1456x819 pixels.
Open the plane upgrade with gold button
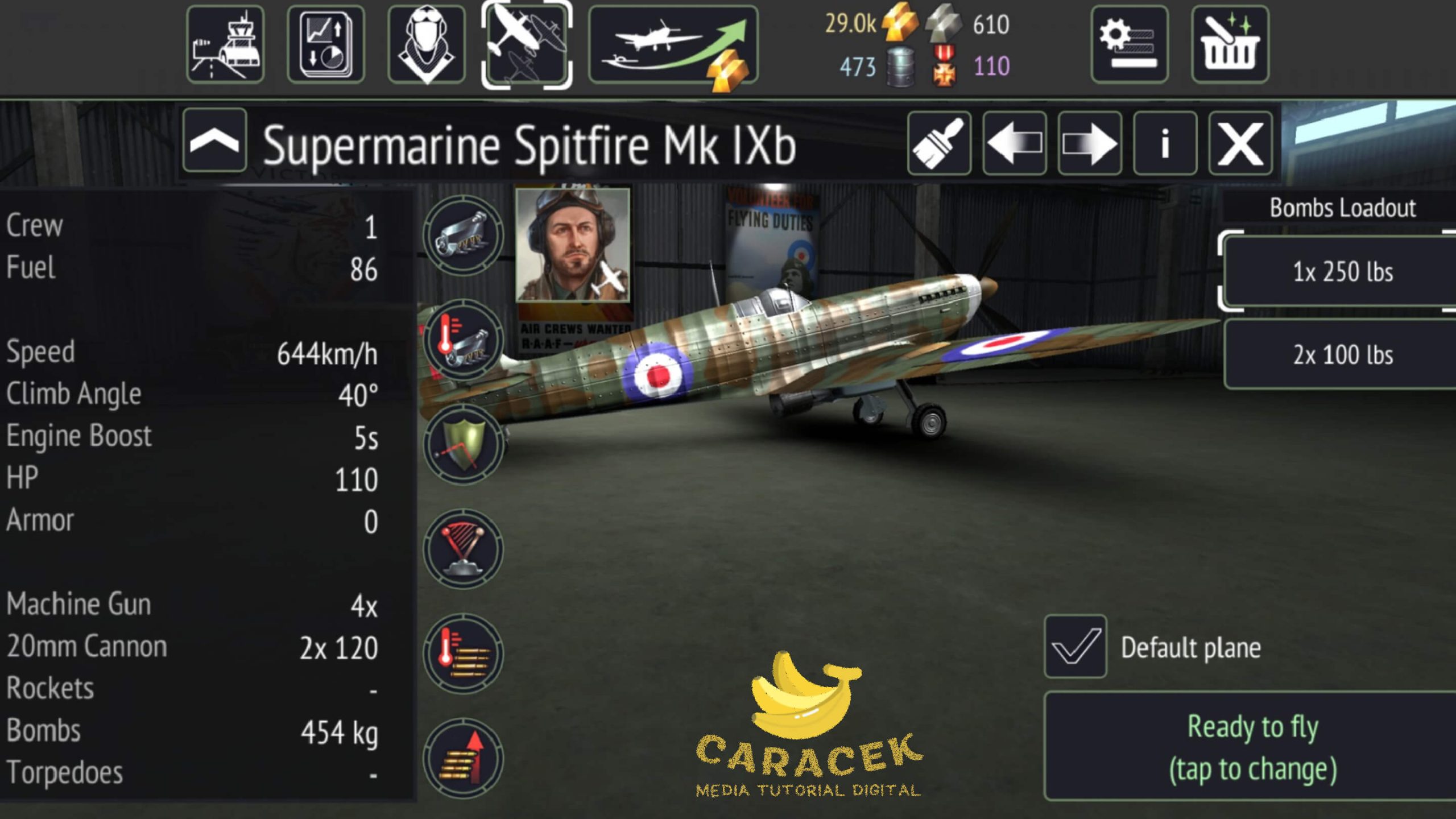pyautogui.click(x=673, y=45)
